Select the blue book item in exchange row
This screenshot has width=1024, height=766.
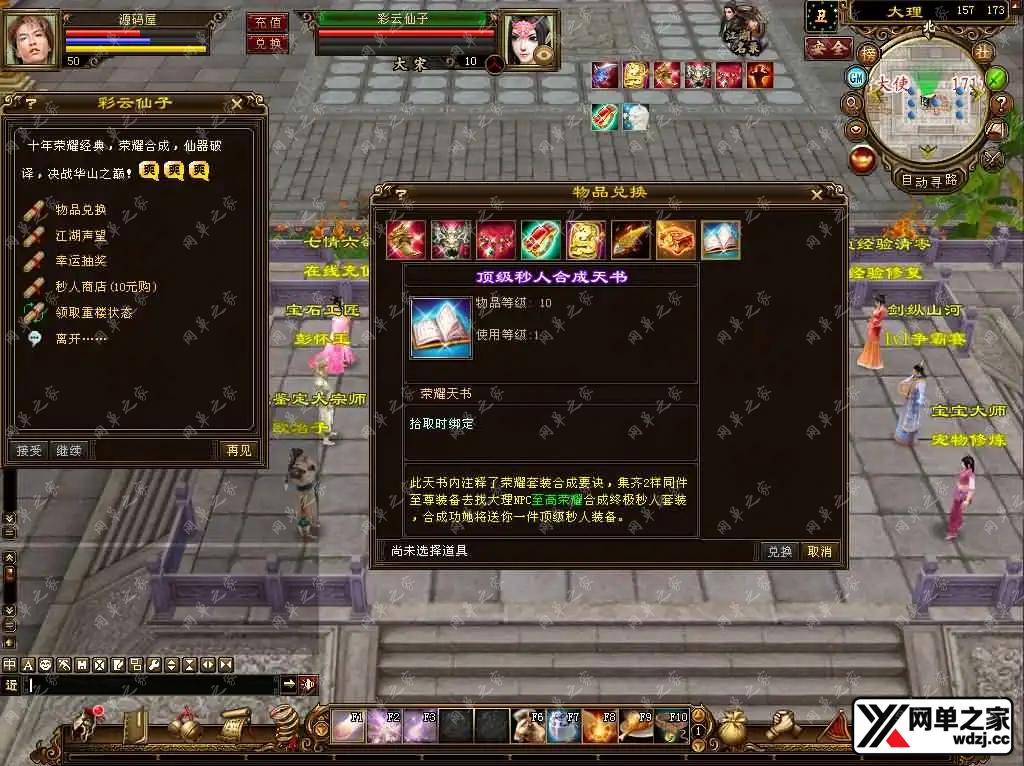point(720,240)
